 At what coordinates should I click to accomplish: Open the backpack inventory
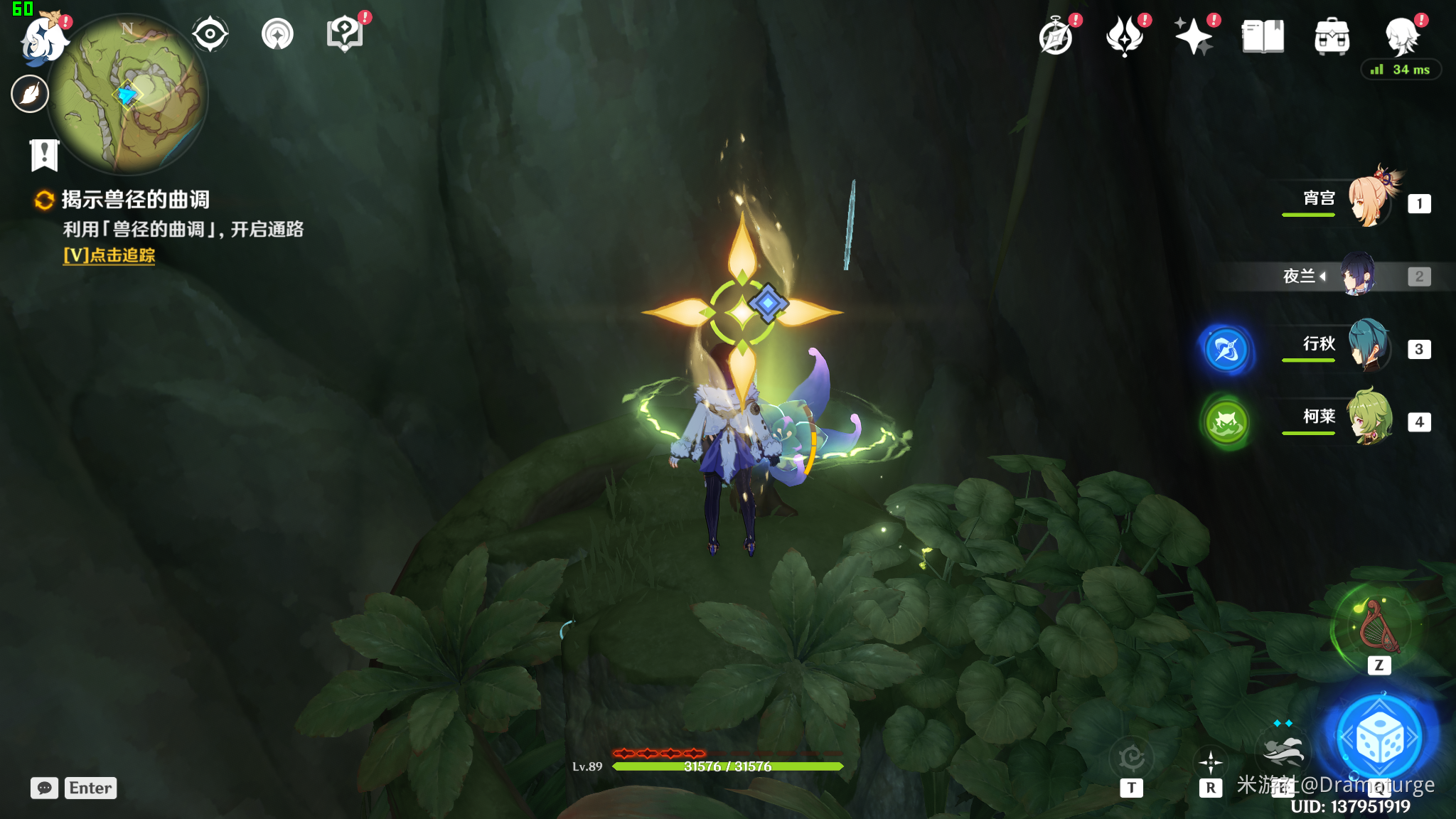point(1332,37)
